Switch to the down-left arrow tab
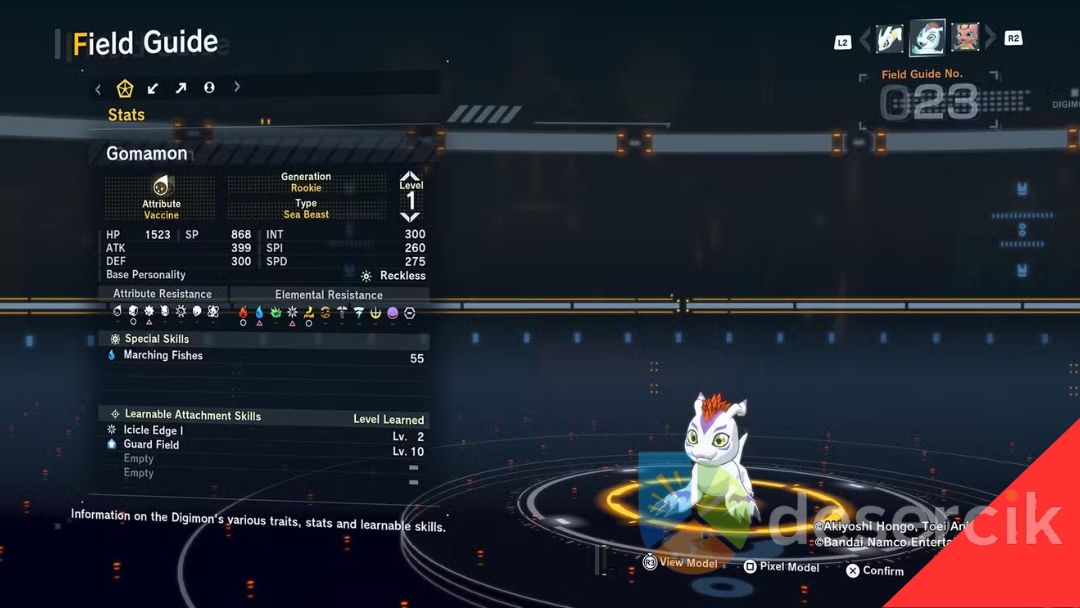 [153, 88]
